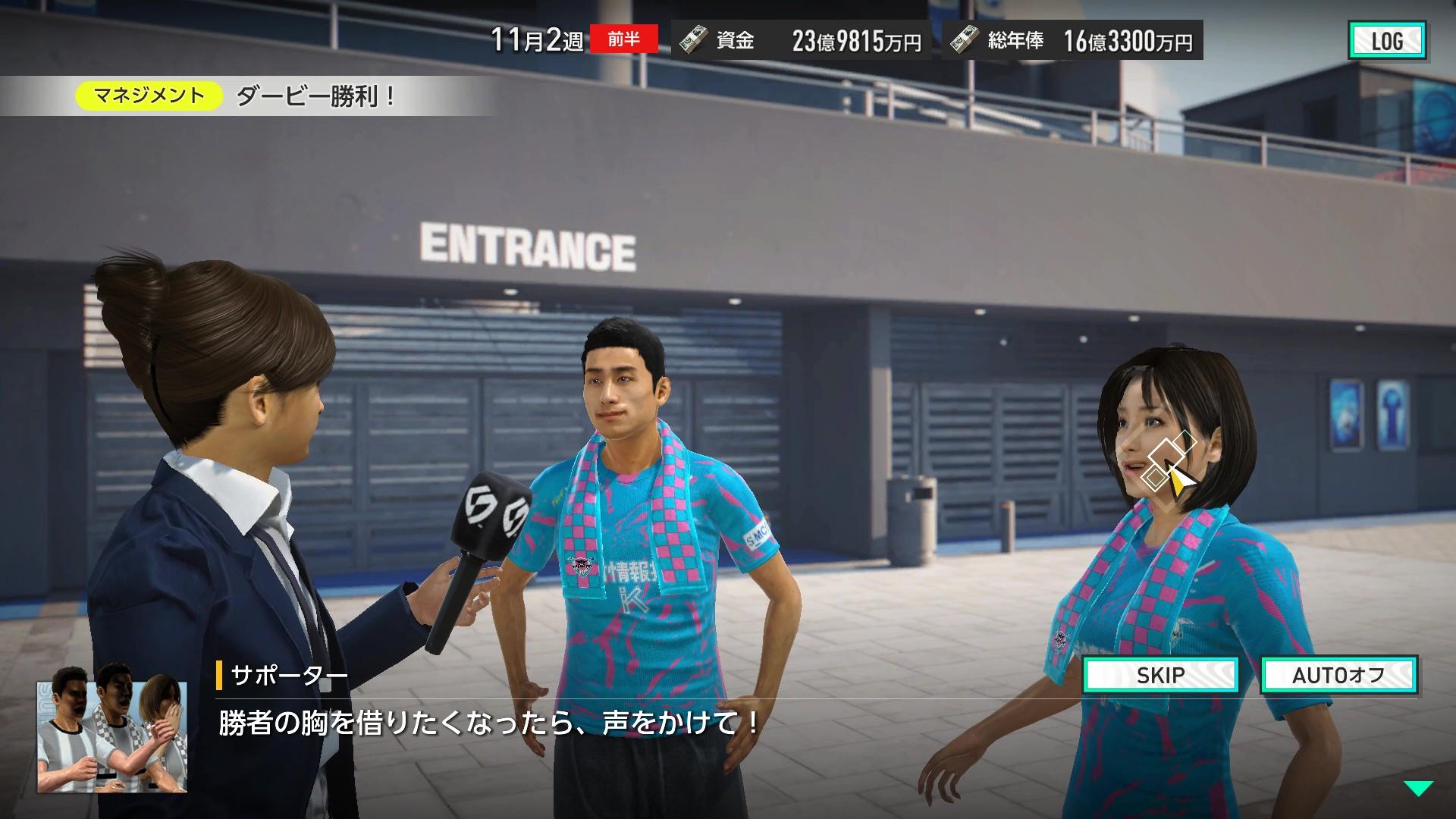Image resolution: width=1456 pixels, height=819 pixels.
Task: Click the yellow マネジメント event badge
Action: [x=149, y=96]
